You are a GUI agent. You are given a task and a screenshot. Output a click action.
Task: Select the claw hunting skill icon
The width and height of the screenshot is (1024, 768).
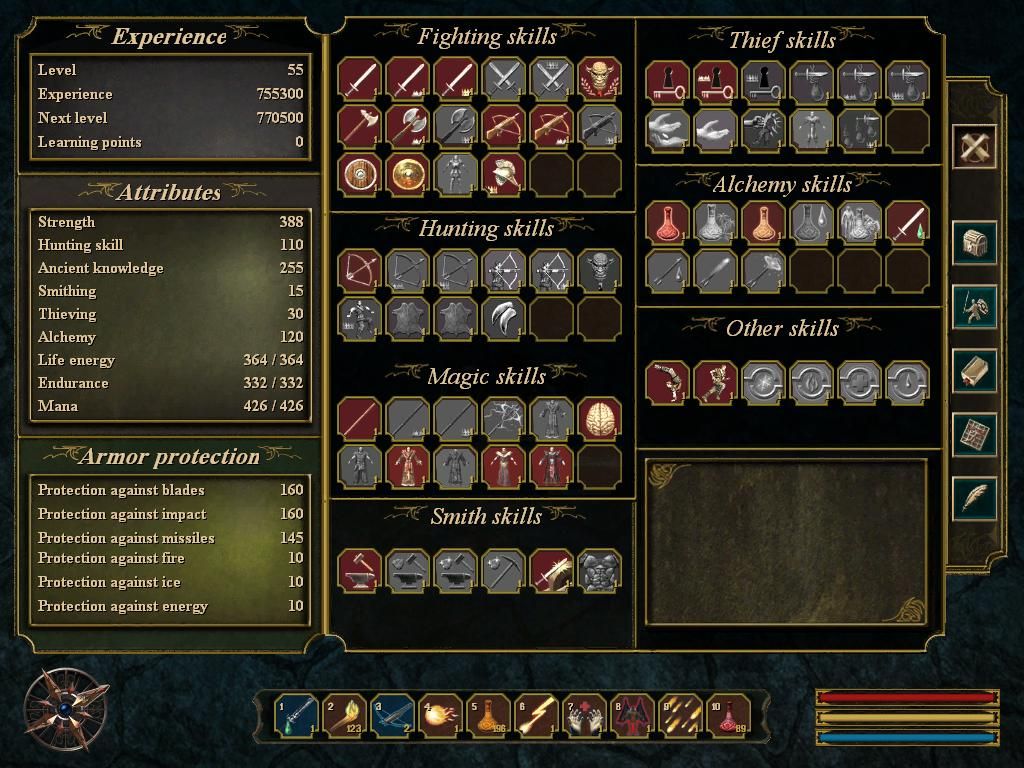[x=503, y=318]
